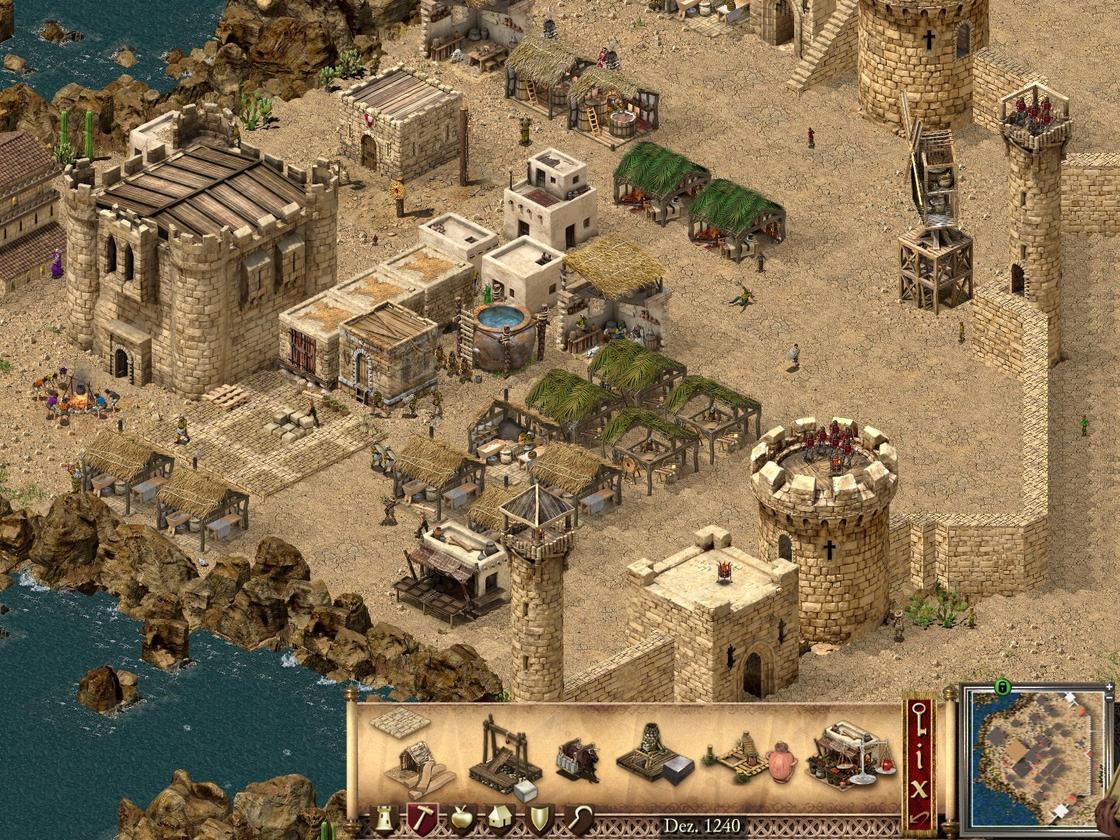Open the sickle food processing category
Image resolution: width=1120 pixels, height=840 pixels.
[579, 820]
